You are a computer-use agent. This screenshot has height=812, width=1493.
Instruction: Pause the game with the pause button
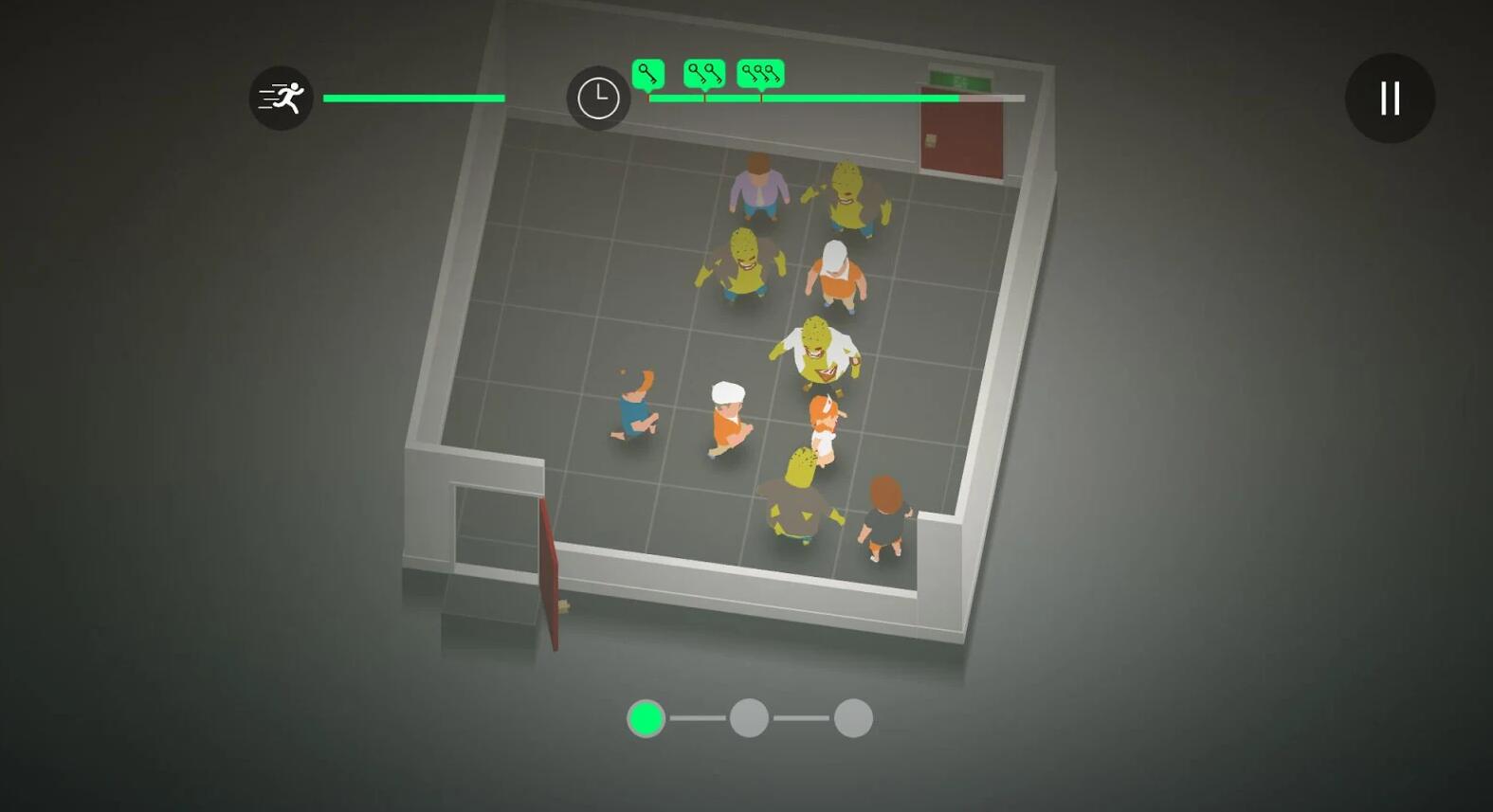[x=1390, y=98]
